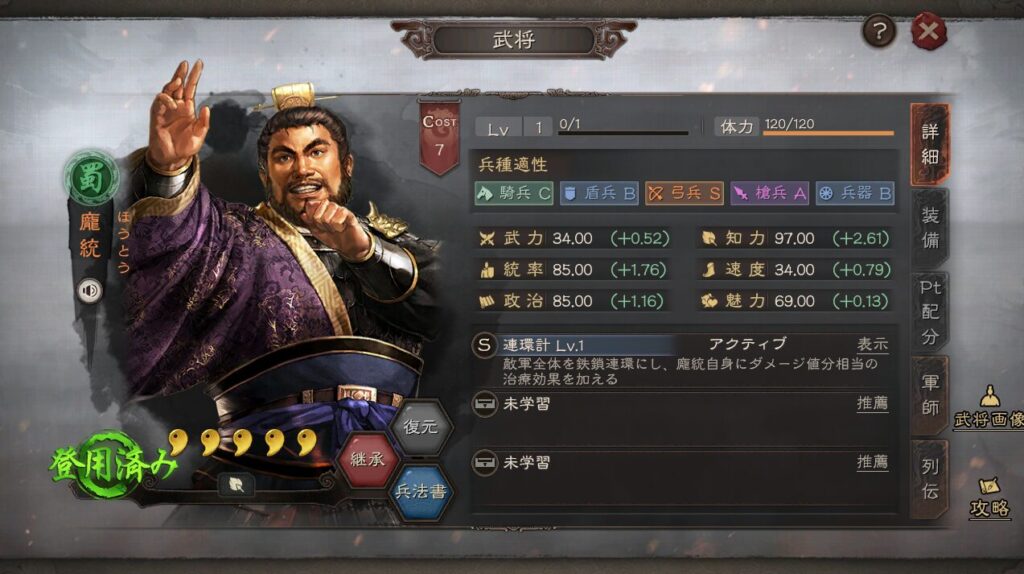The width and height of the screenshot is (1024, 574).
Task: Click the small icon below the stars
Action: pyautogui.click(x=236, y=483)
